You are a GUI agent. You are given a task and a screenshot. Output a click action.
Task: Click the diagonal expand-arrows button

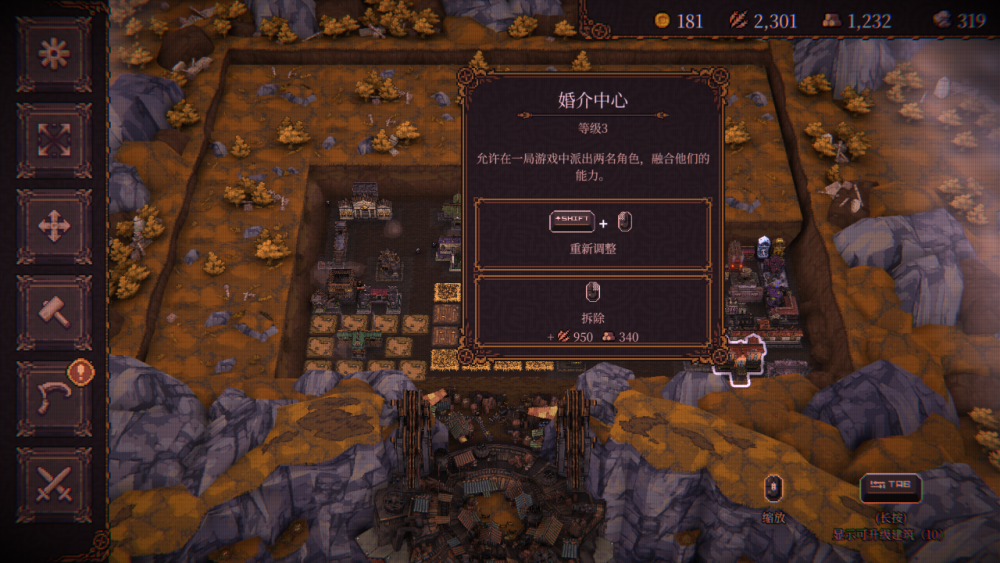[54, 140]
